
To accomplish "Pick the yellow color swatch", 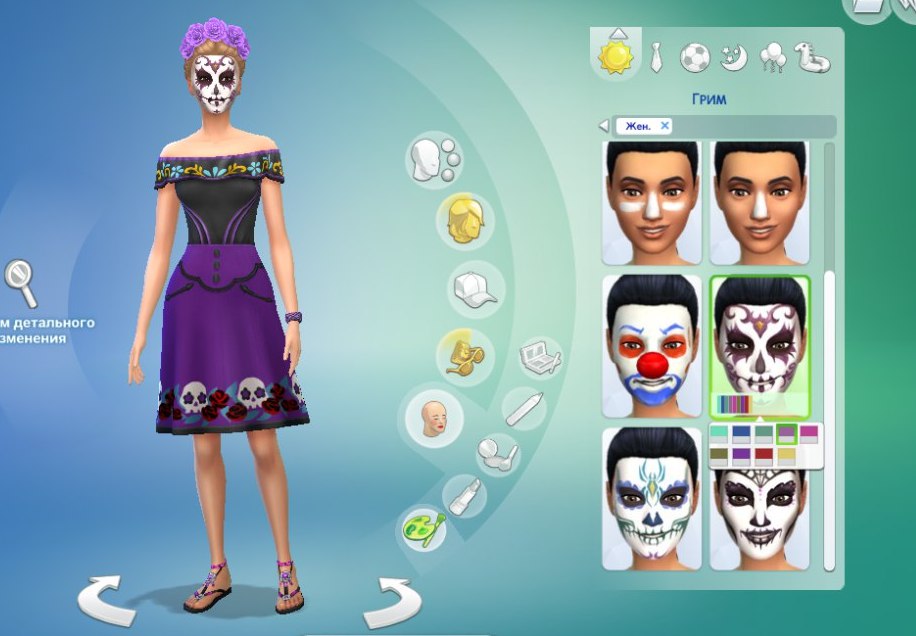I will tap(786, 454).
